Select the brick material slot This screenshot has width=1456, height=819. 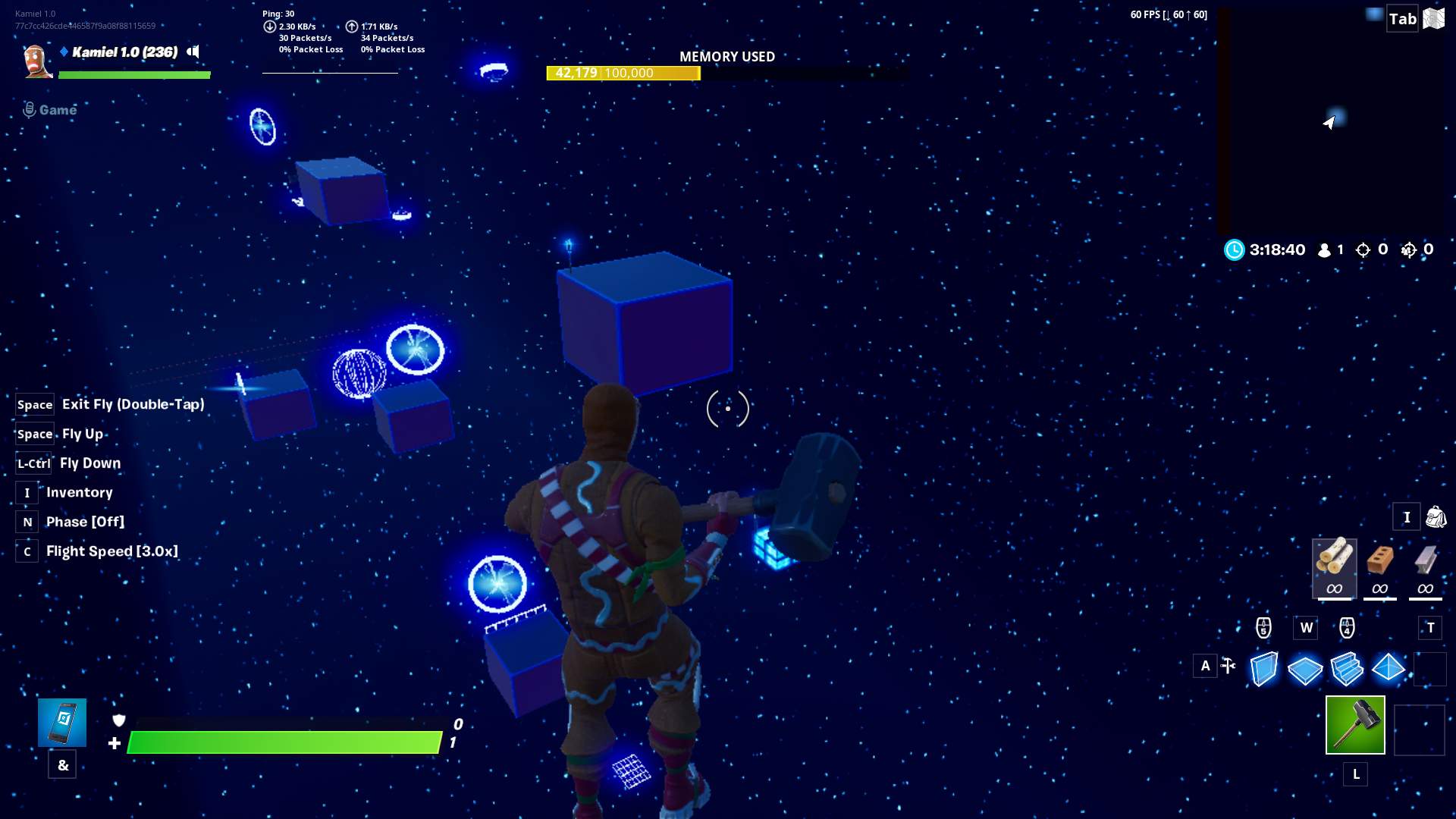coord(1380,567)
